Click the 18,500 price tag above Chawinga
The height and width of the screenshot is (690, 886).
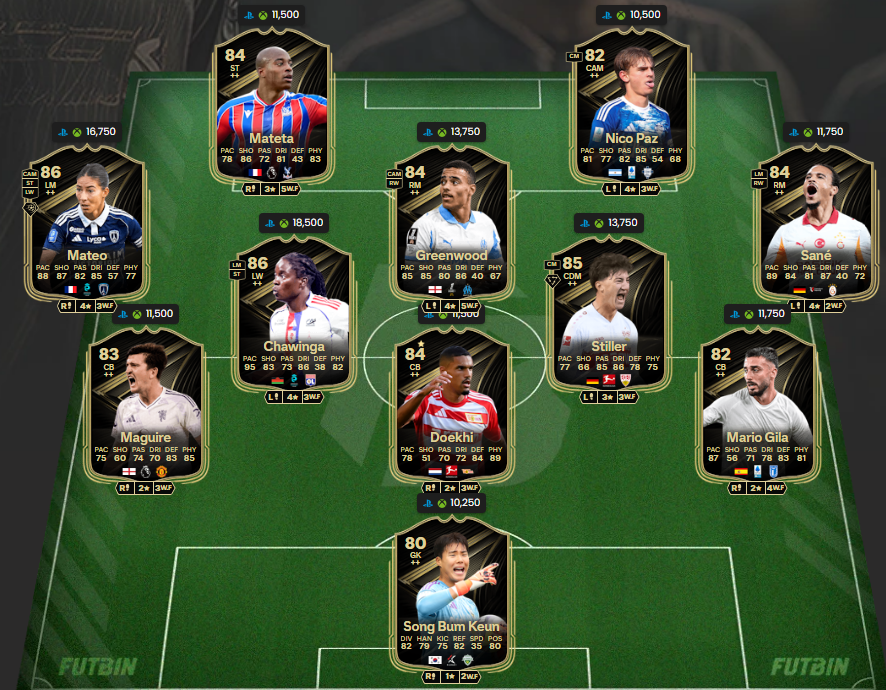[292, 222]
